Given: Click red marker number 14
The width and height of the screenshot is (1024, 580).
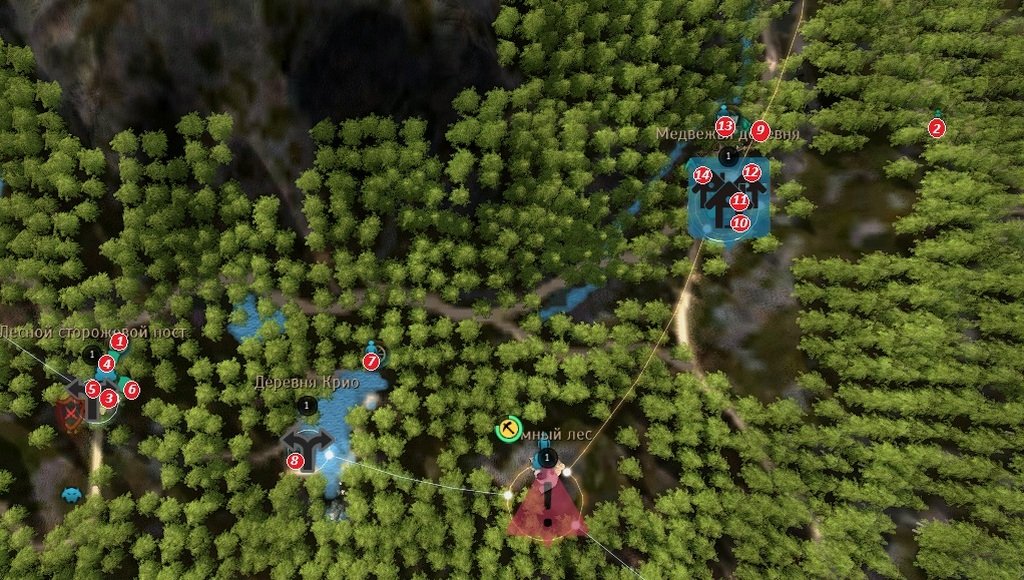Looking at the screenshot, I should (702, 176).
